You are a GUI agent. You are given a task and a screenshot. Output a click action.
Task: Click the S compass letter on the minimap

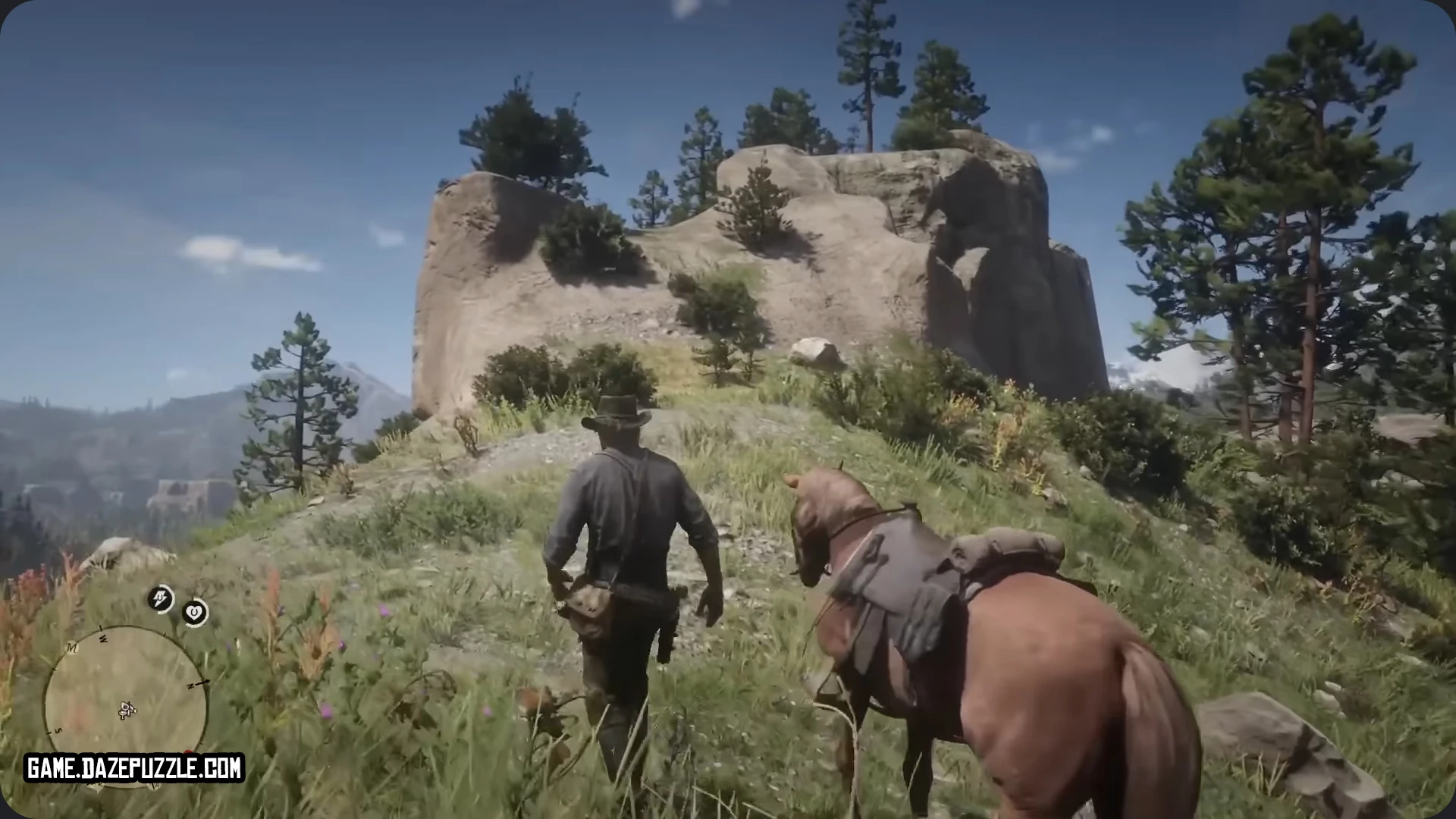58,730
